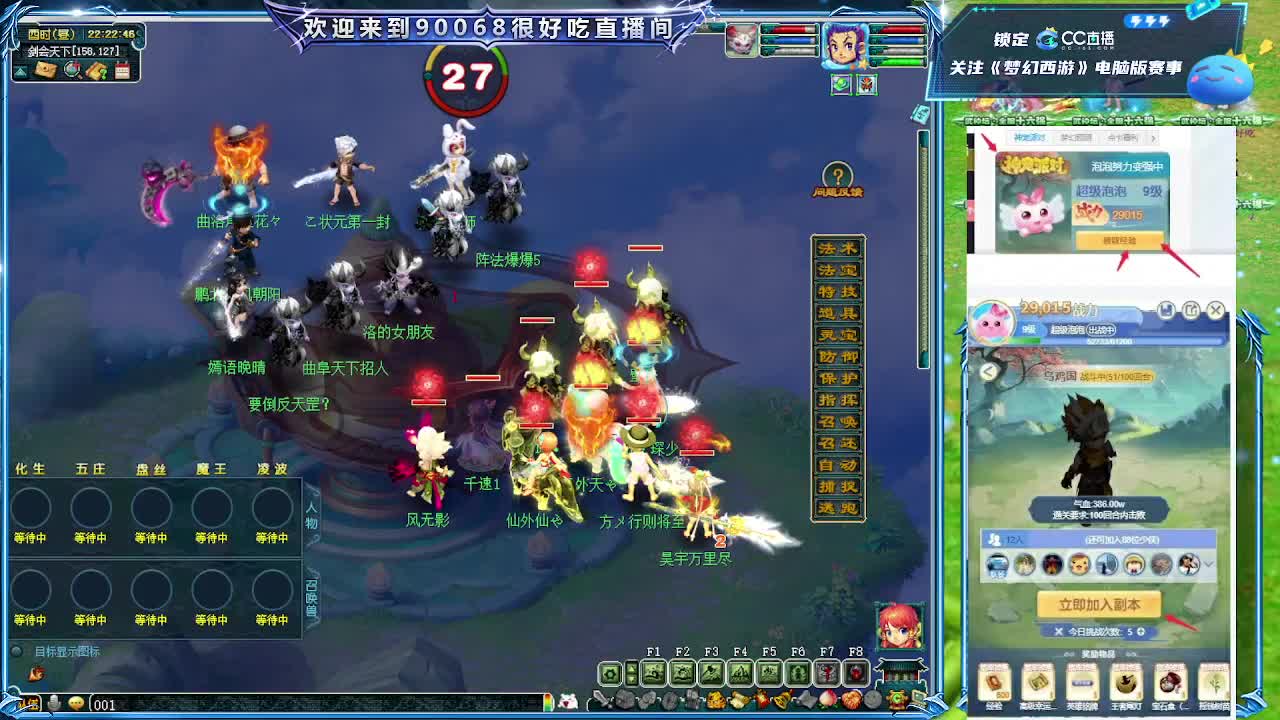Click the magnifier NPC-search icon at top left
This screenshot has width=1280, height=720.
72,69
